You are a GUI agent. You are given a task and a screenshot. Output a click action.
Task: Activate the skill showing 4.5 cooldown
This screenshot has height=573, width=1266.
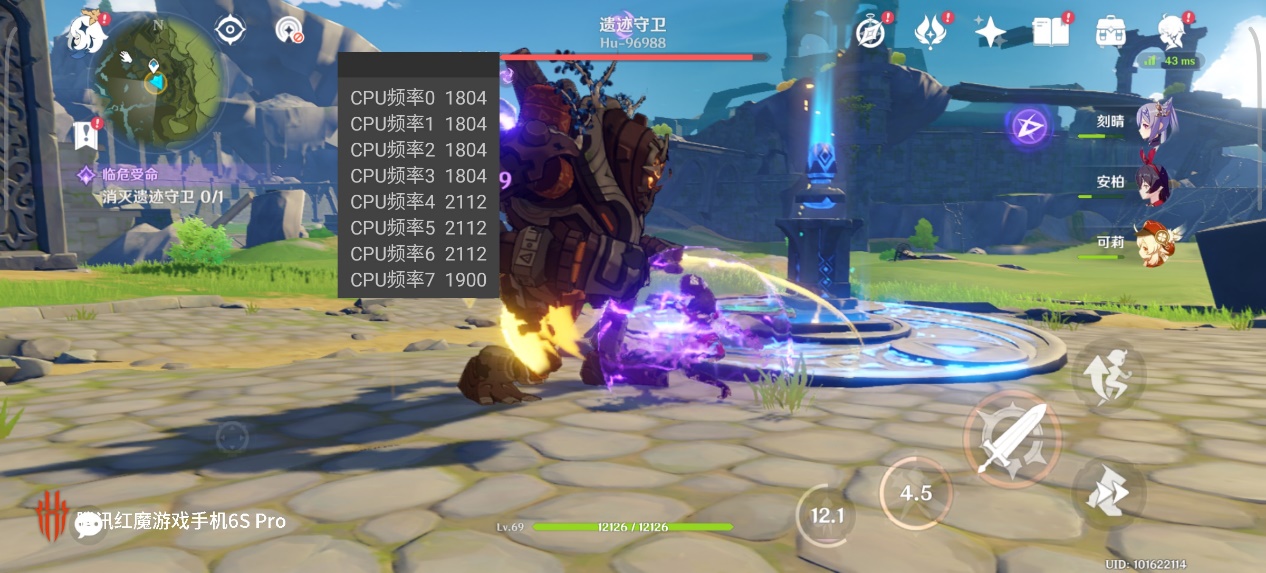coord(915,493)
